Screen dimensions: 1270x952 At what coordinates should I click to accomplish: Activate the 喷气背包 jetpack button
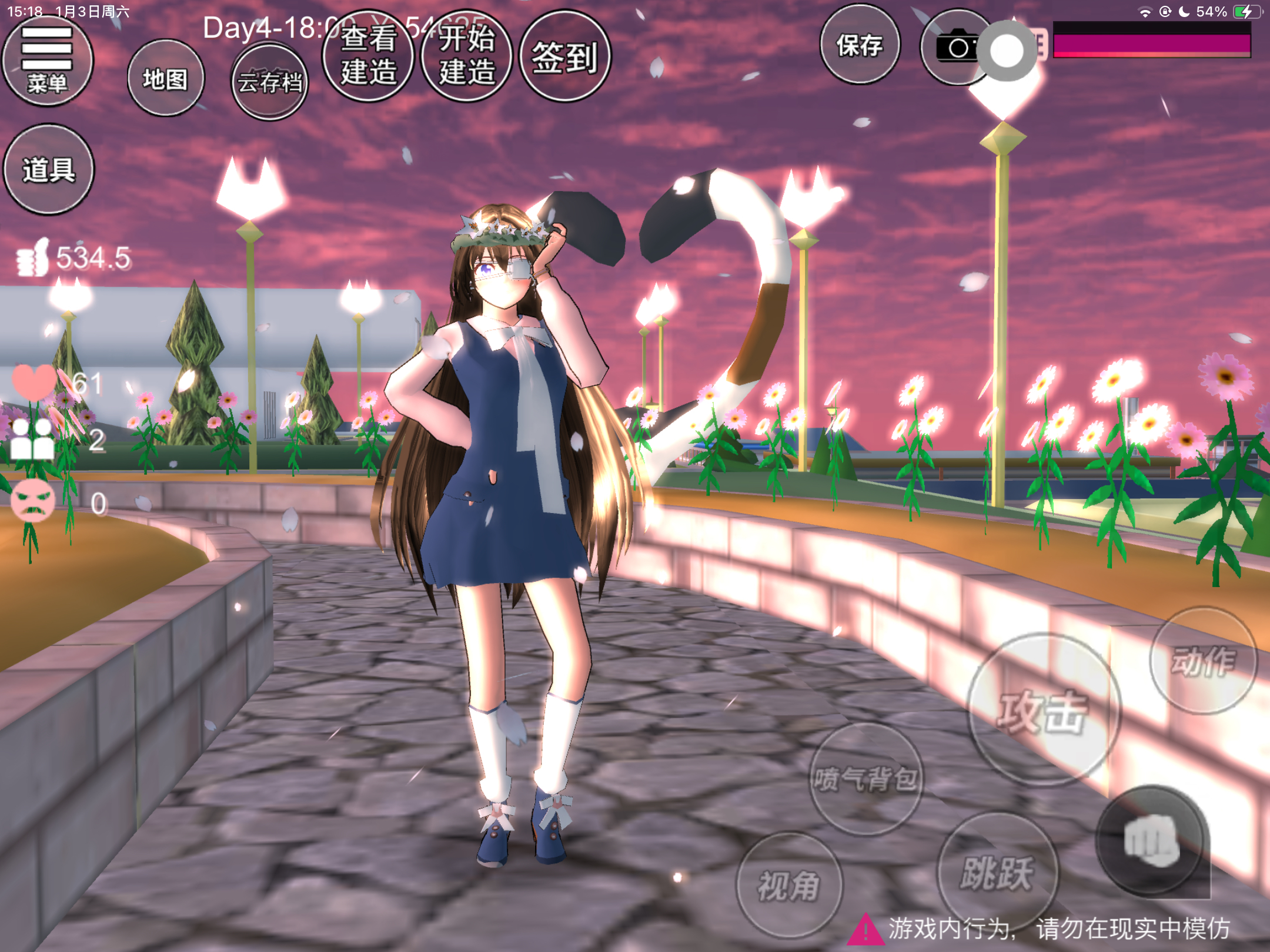tap(865, 779)
